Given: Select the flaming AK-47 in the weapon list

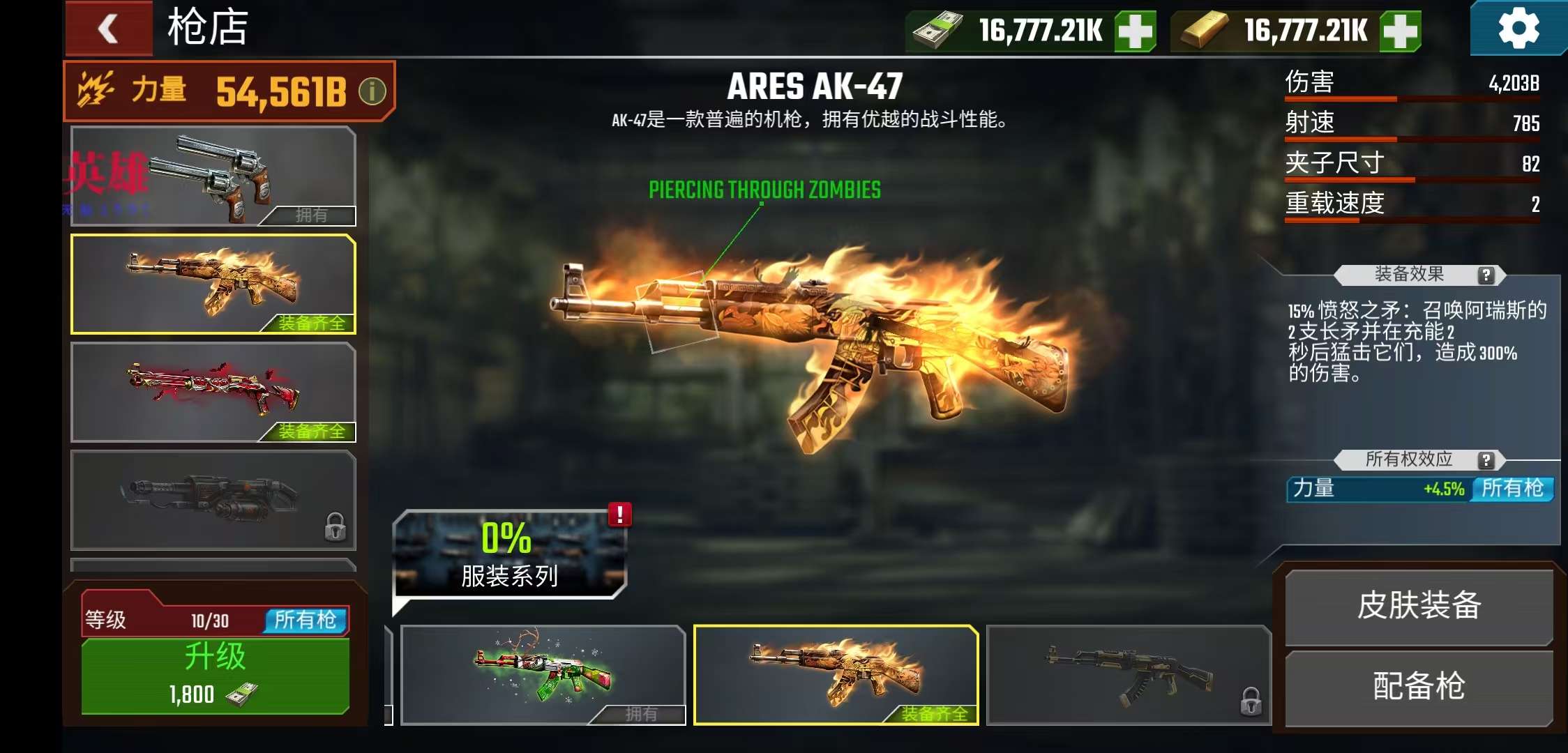Looking at the screenshot, I should pyautogui.click(x=213, y=284).
